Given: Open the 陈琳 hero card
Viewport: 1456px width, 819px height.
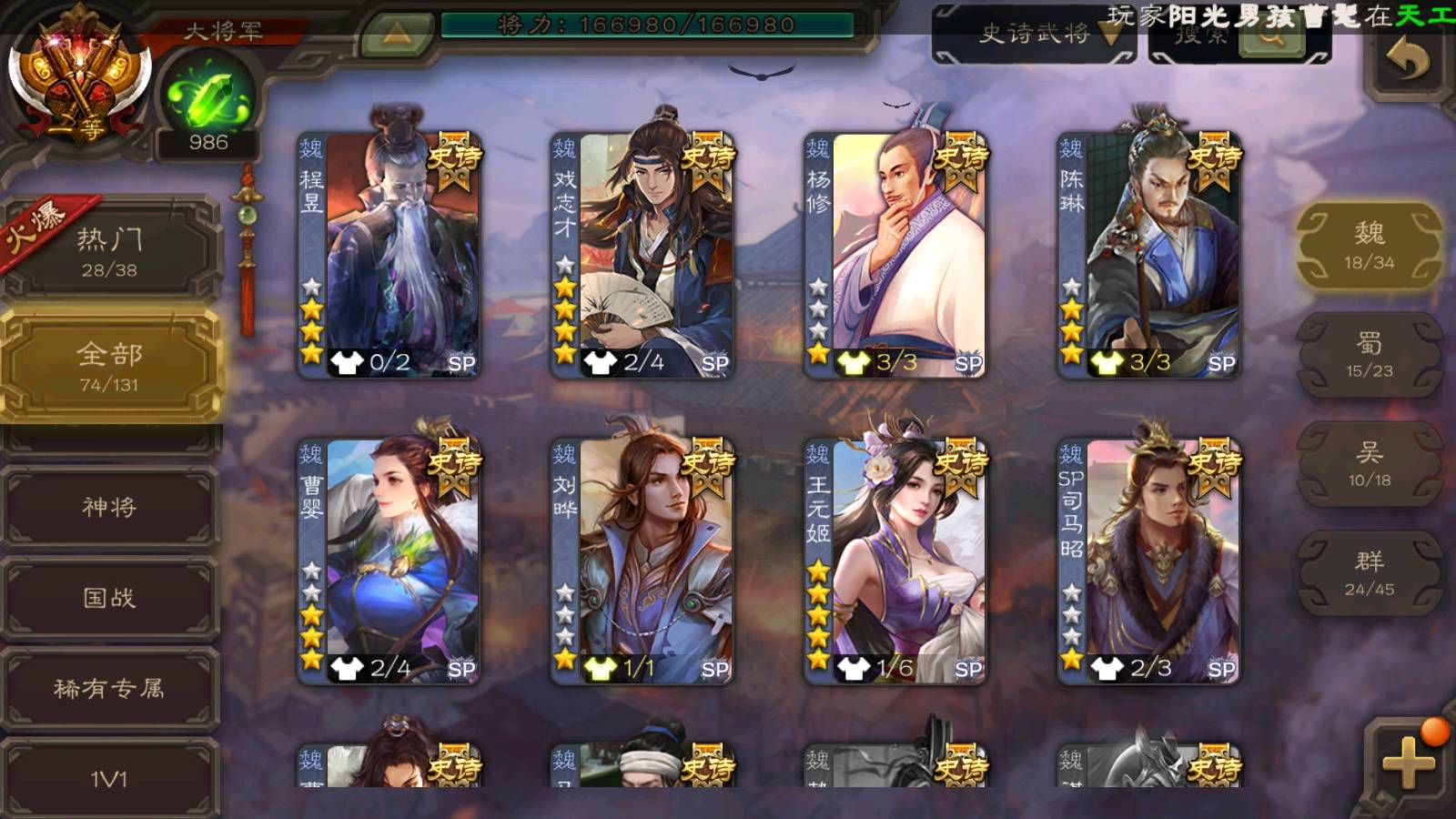Looking at the screenshot, I should tap(1148, 255).
